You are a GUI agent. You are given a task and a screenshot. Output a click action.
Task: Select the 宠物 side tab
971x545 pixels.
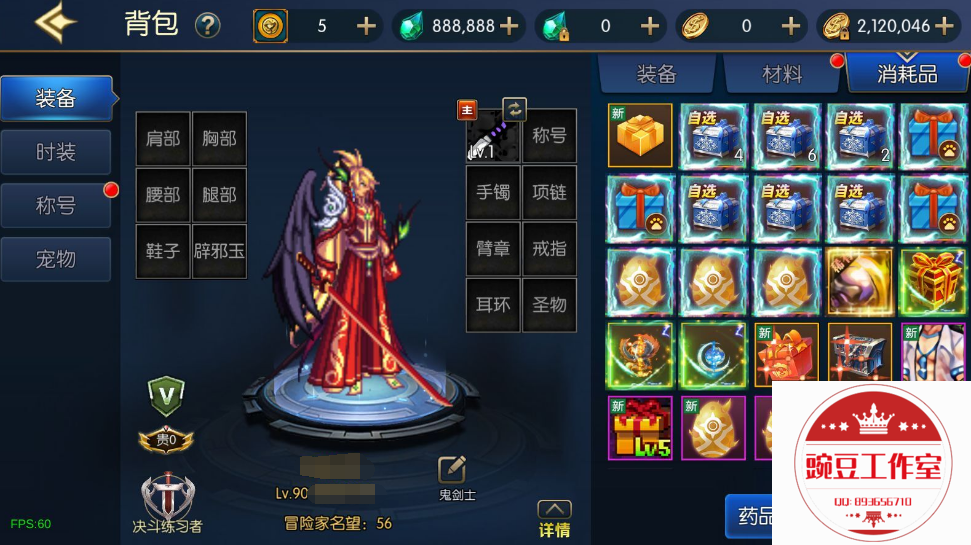tap(56, 259)
